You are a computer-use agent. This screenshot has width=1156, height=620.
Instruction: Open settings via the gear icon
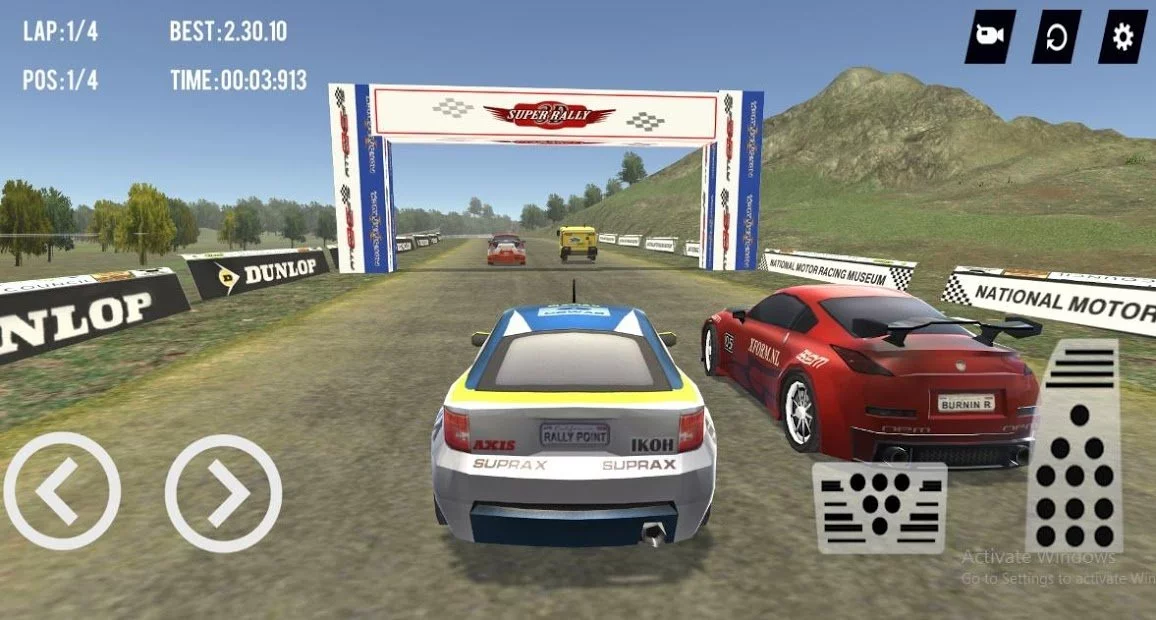click(x=1122, y=37)
